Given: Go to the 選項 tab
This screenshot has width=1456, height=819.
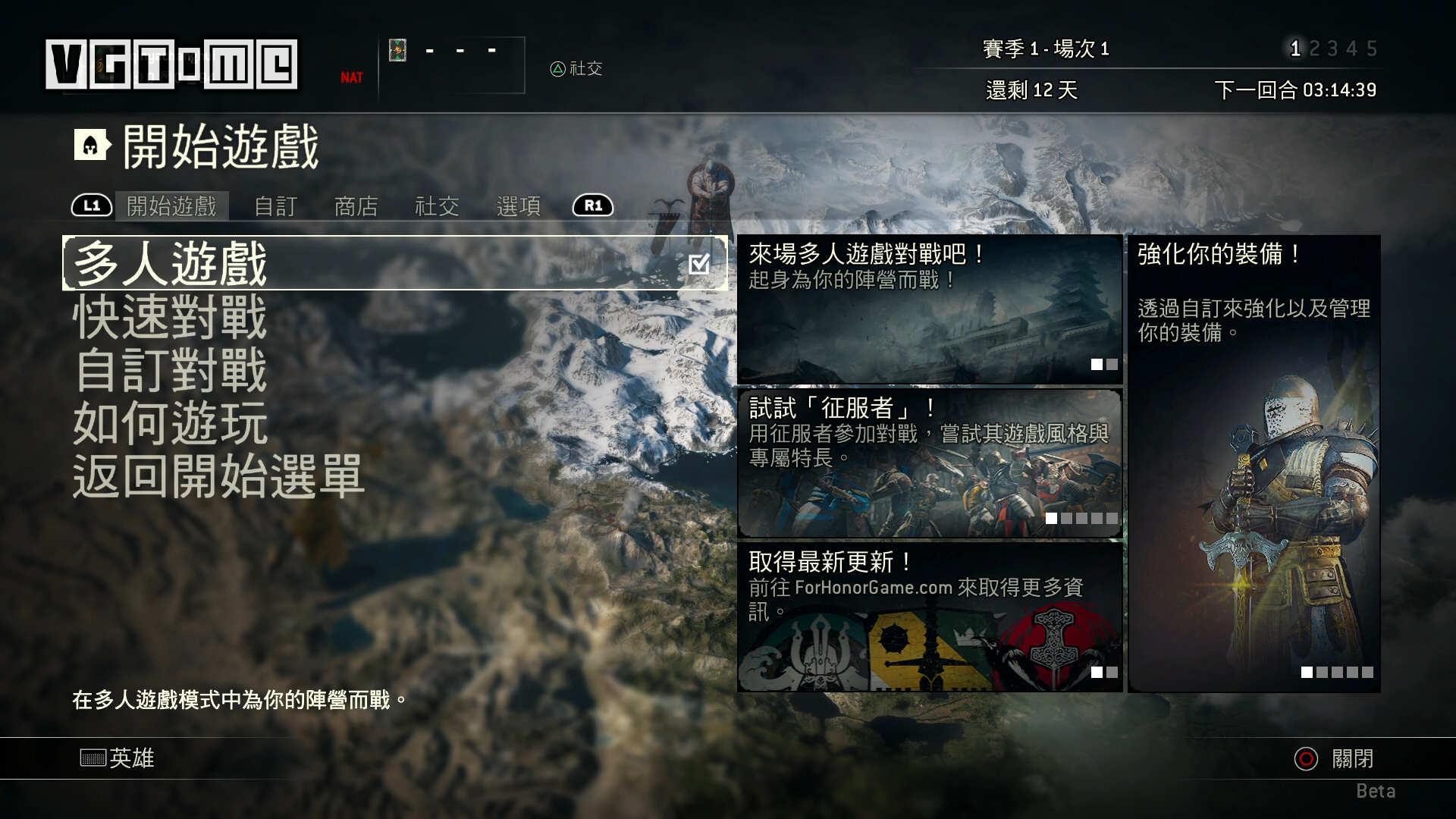Looking at the screenshot, I should coord(517,206).
